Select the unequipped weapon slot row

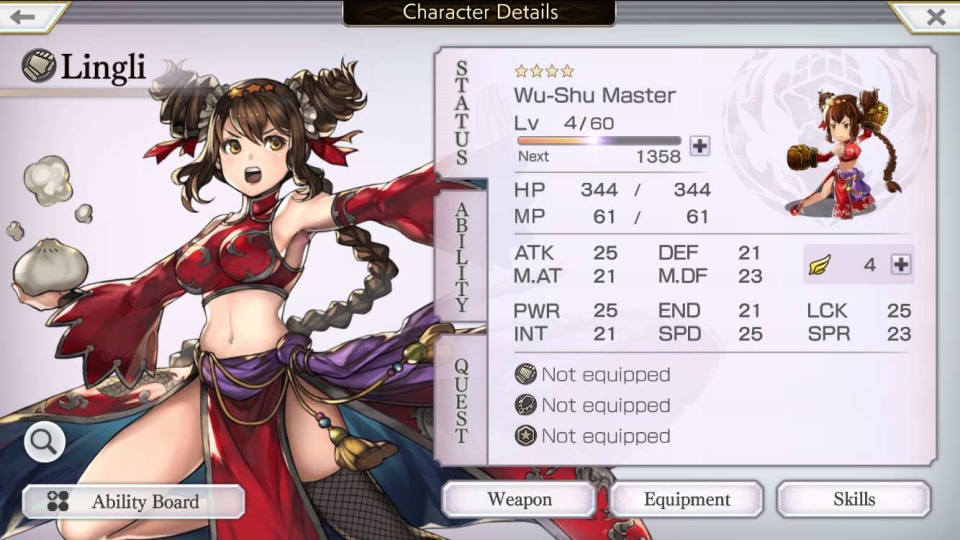[x=593, y=375]
